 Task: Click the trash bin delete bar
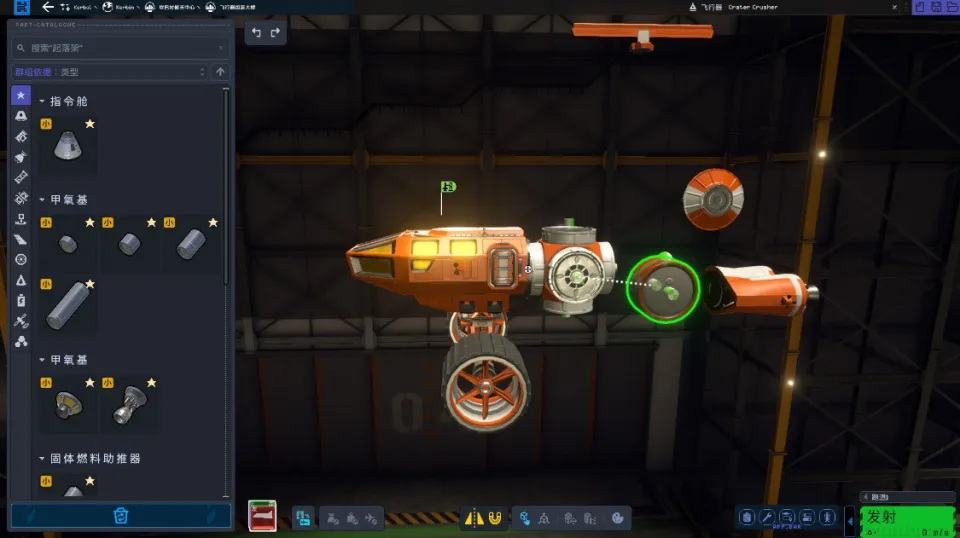coord(121,516)
